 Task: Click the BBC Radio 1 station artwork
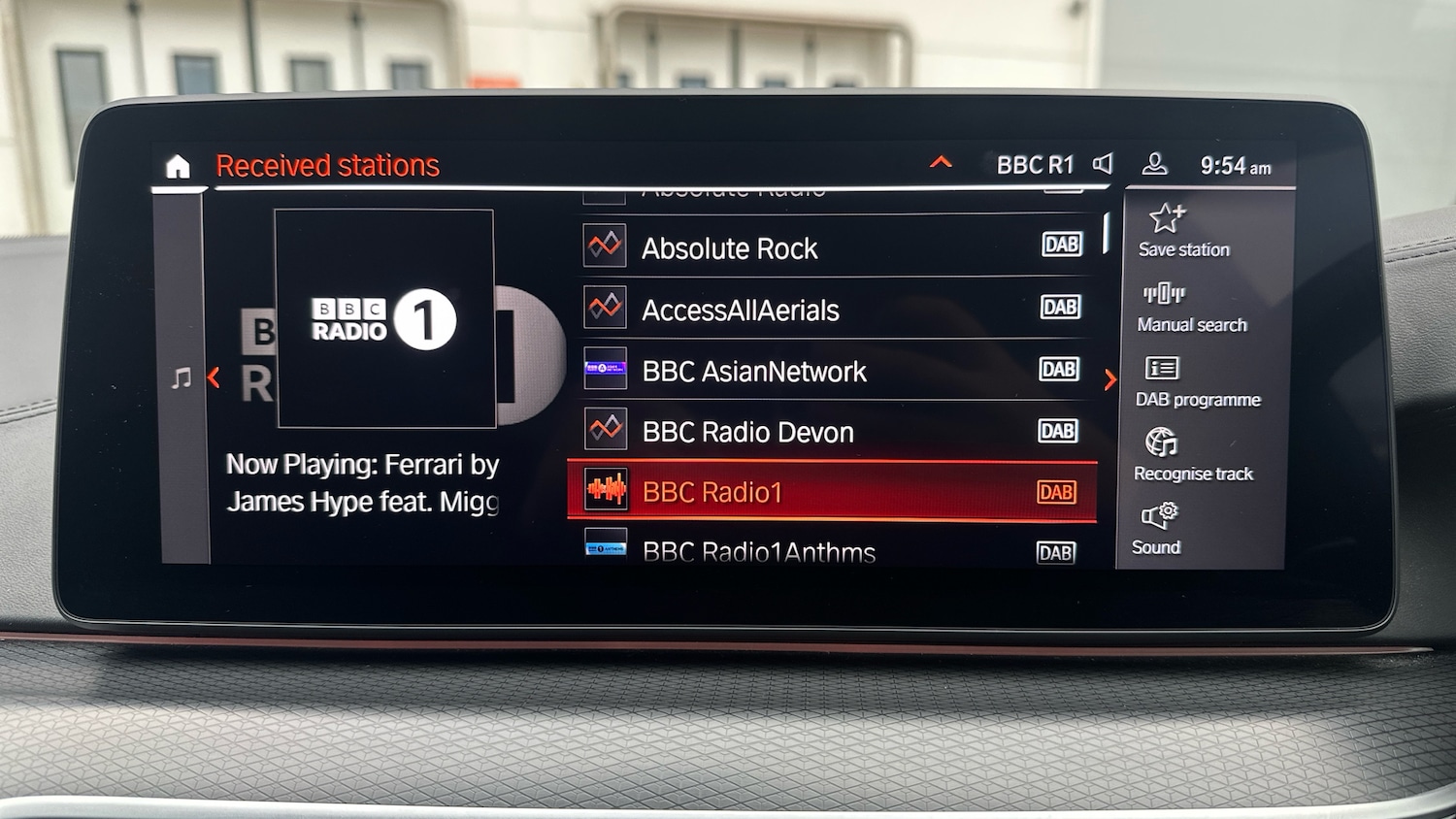pyautogui.click(x=384, y=318)
